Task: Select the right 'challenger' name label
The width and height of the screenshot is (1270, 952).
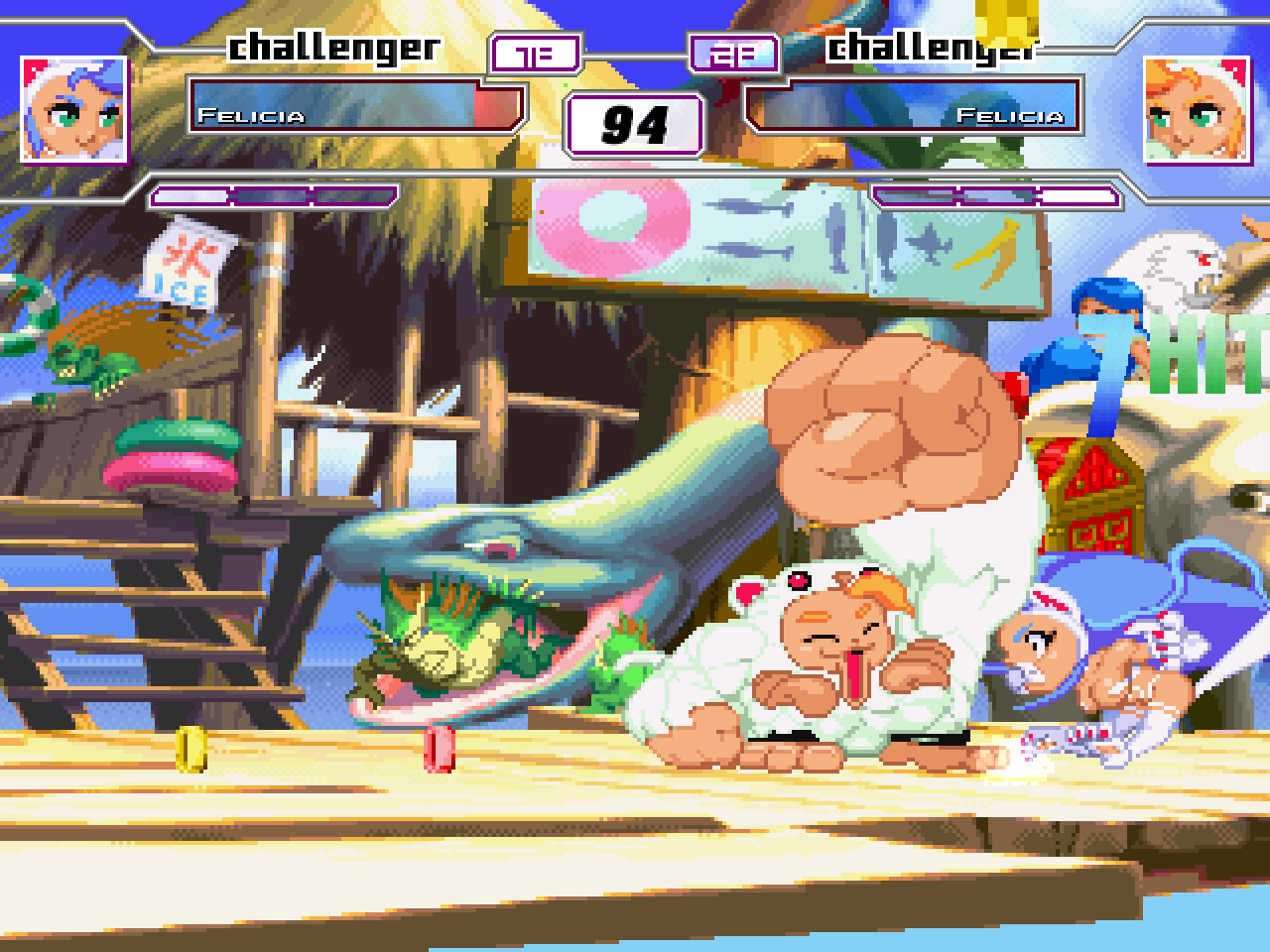Action: [935, 45]
